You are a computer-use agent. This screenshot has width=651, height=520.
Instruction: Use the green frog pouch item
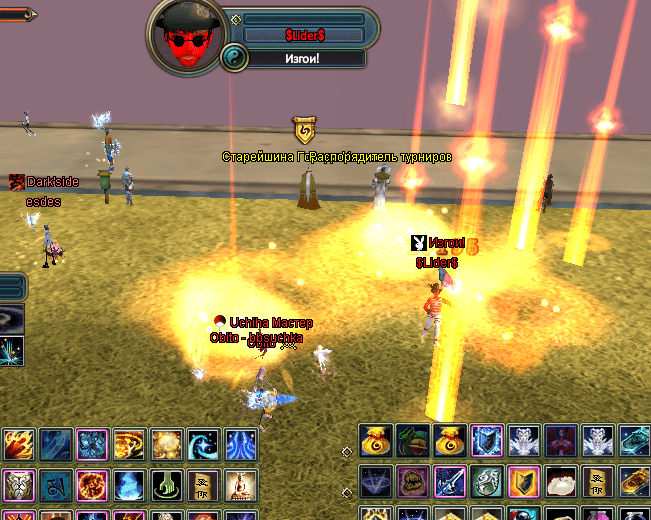(412, 440)
